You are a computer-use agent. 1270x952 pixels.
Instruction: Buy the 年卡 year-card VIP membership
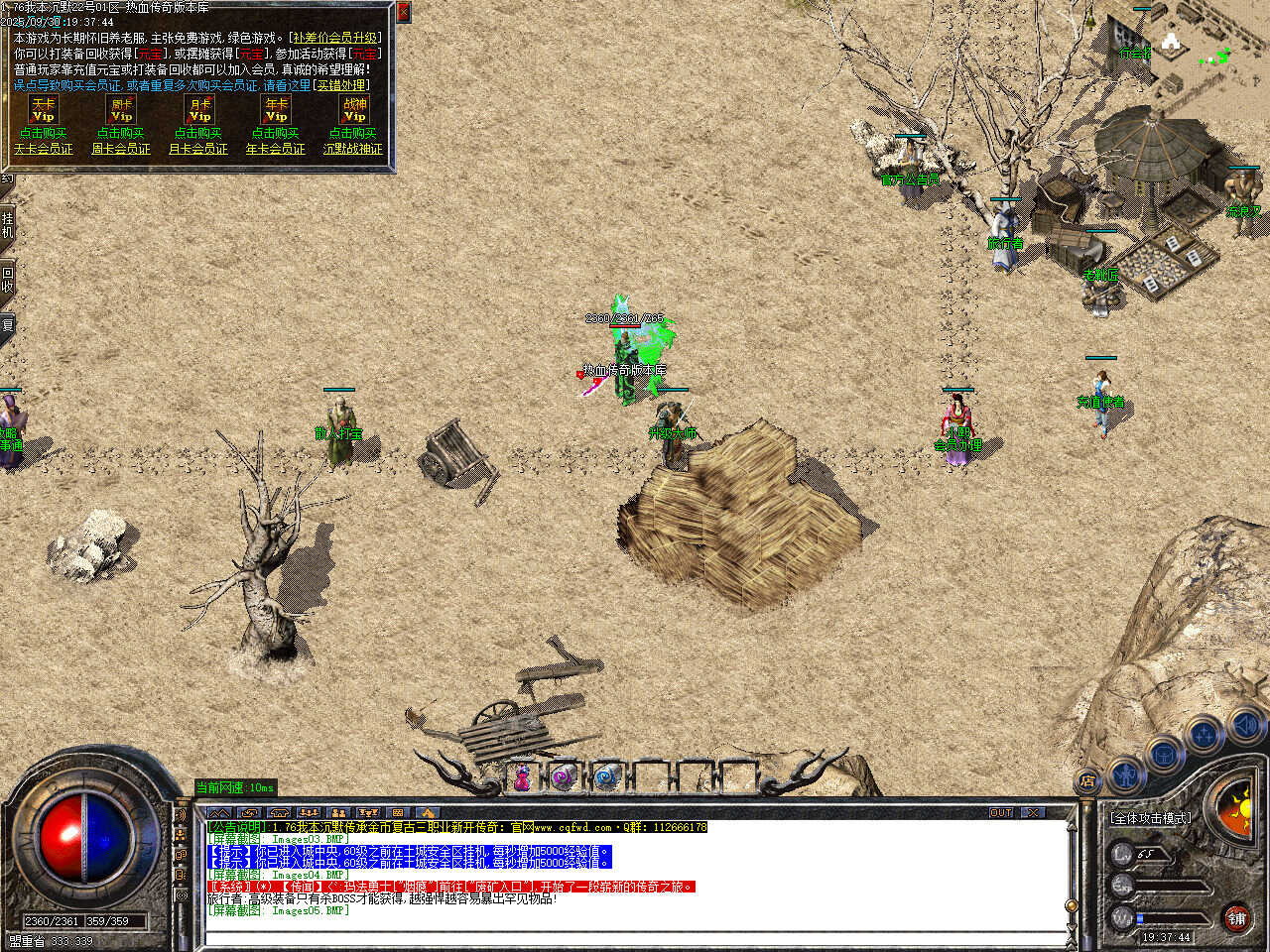point(275,133)
